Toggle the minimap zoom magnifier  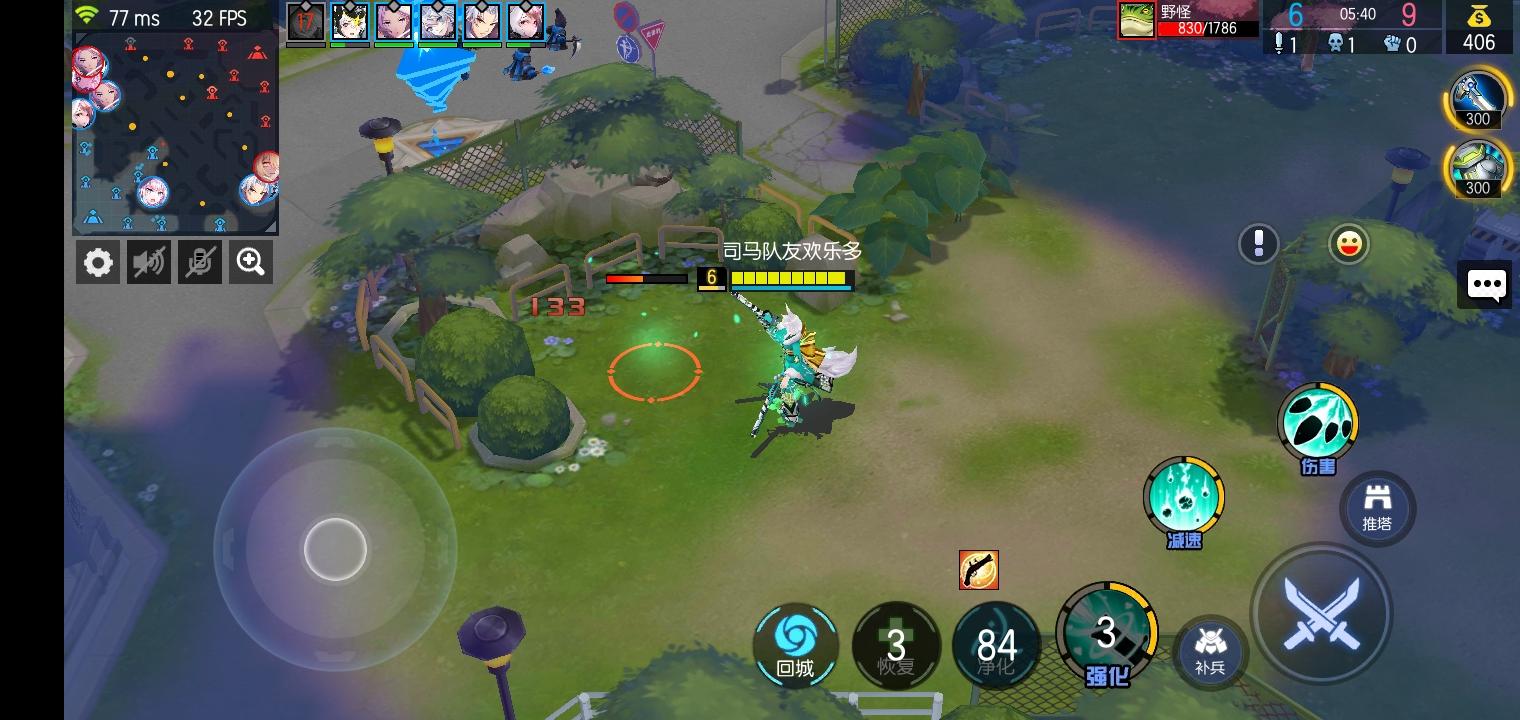click(251, 261)
